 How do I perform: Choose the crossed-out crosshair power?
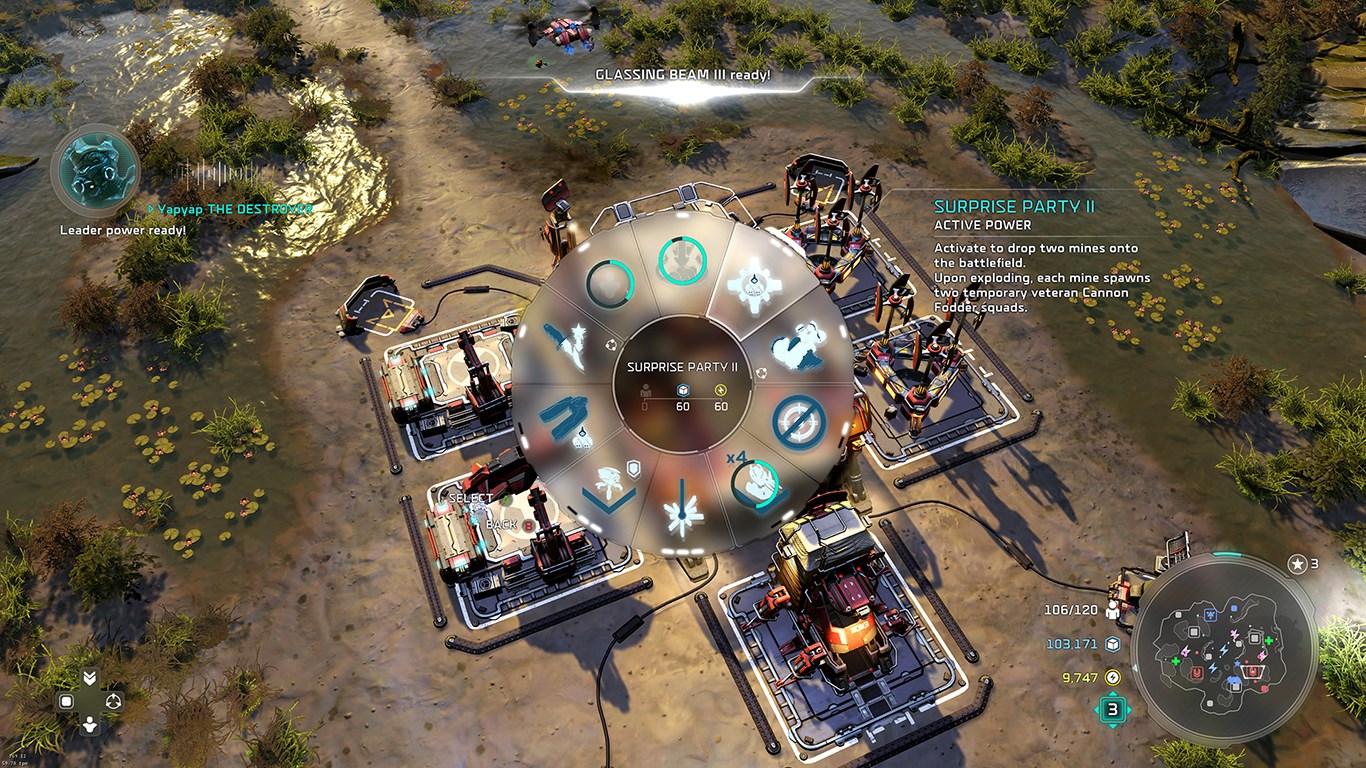pos(798,422)
